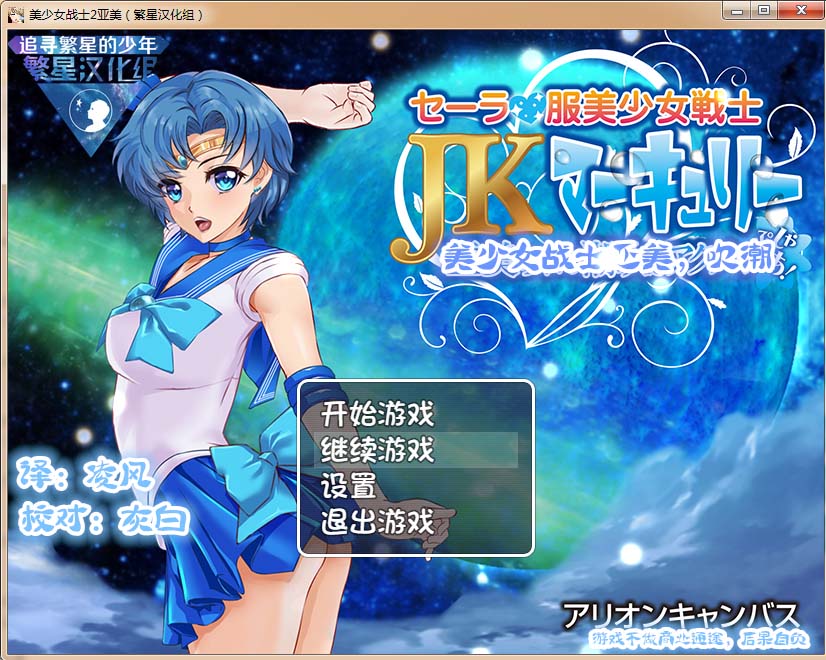Select 继续游戏 to continue saved game
The image size is (826, 660).
pyautogui.click(x=377, y=450)
